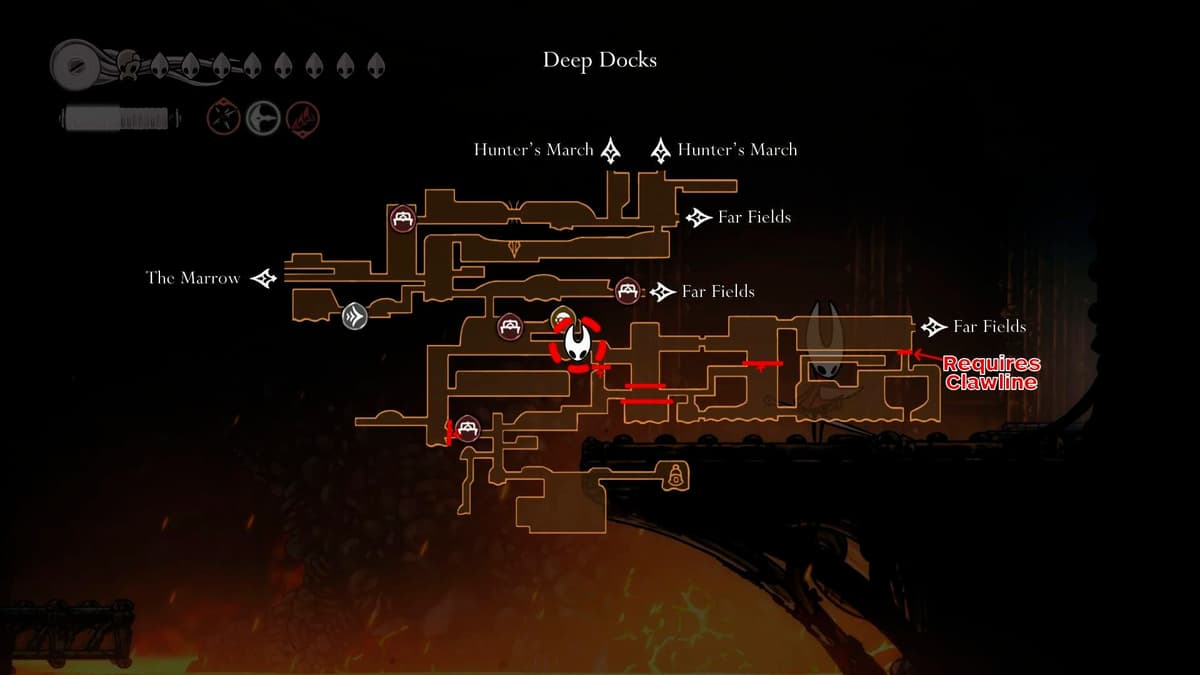Select the grey curved-blade tool icon
This screenshot has width=1200, height=675.
coord(263,117)
